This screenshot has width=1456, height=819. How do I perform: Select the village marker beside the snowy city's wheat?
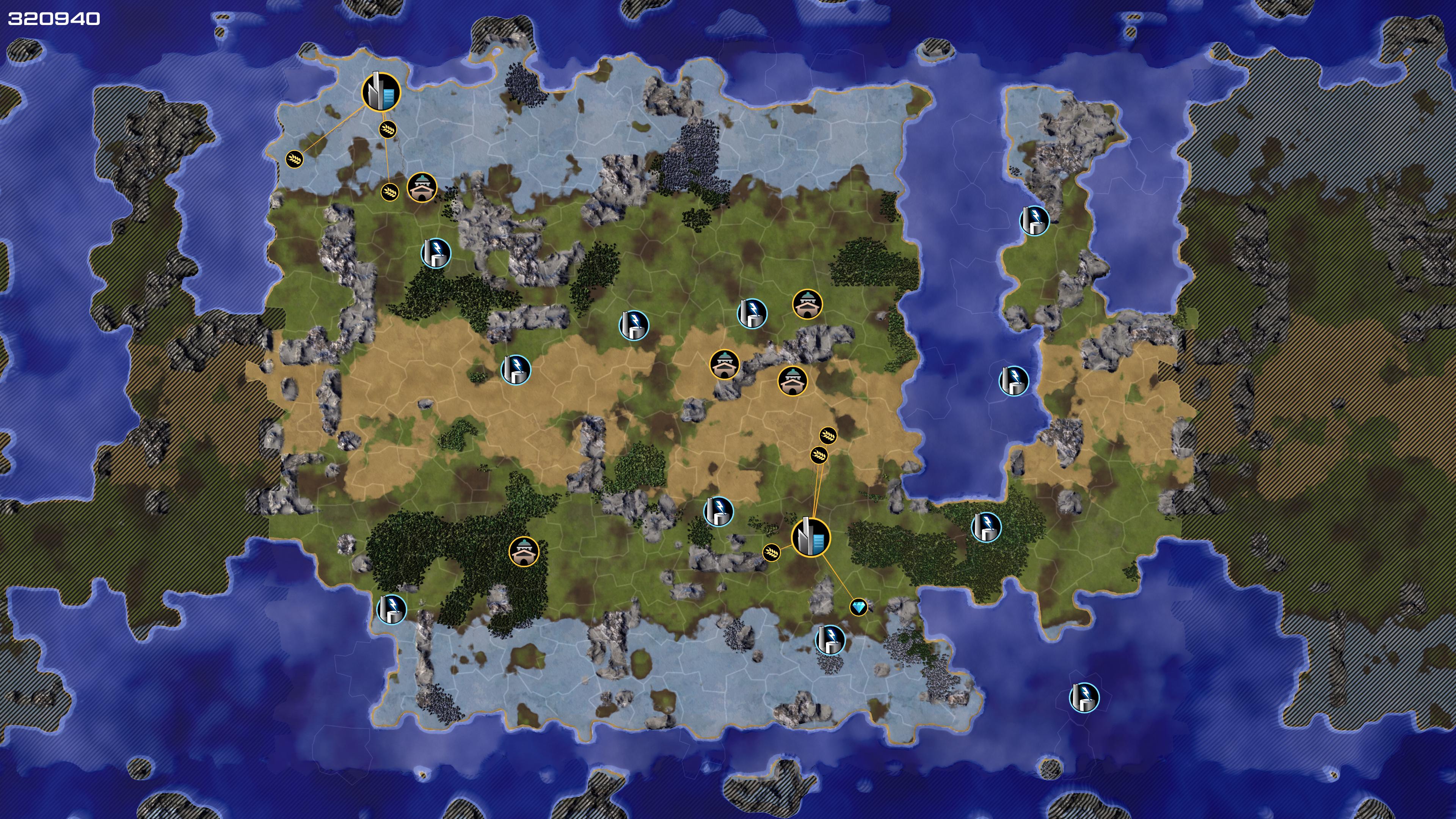pyautogui.click(x=422, y=188)
